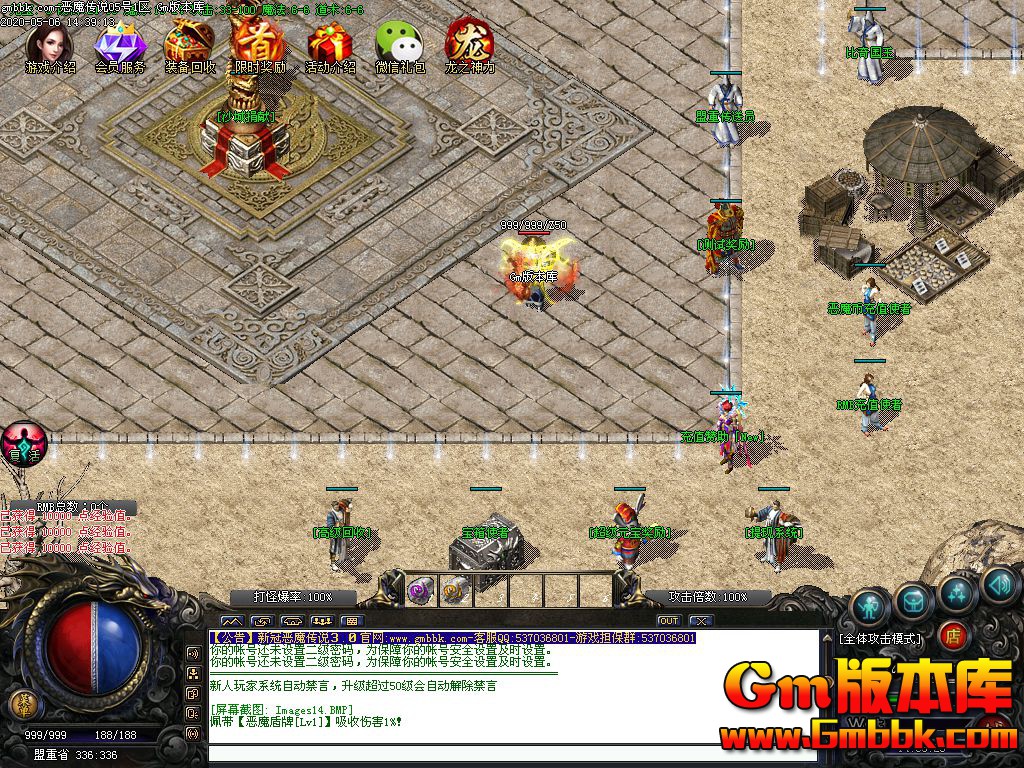Click the X button above the chat

(701, 621)
